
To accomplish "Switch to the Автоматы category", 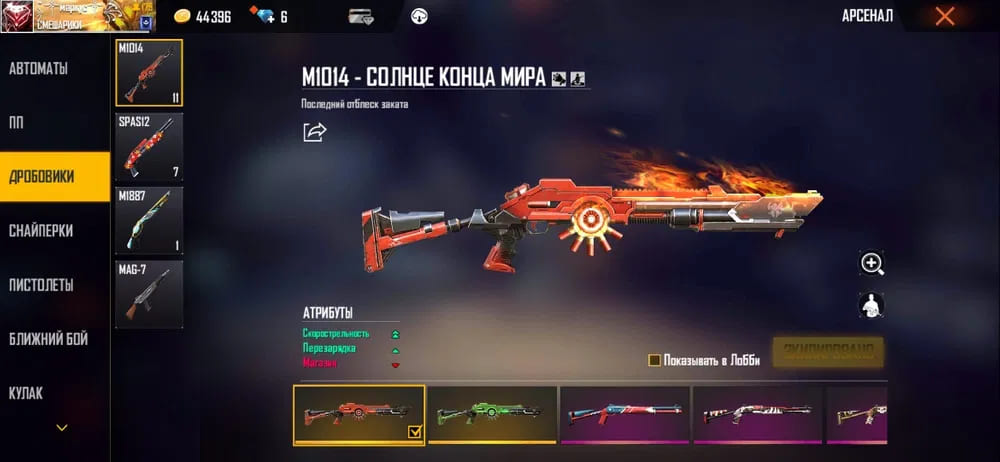I will tap(40, 69).
